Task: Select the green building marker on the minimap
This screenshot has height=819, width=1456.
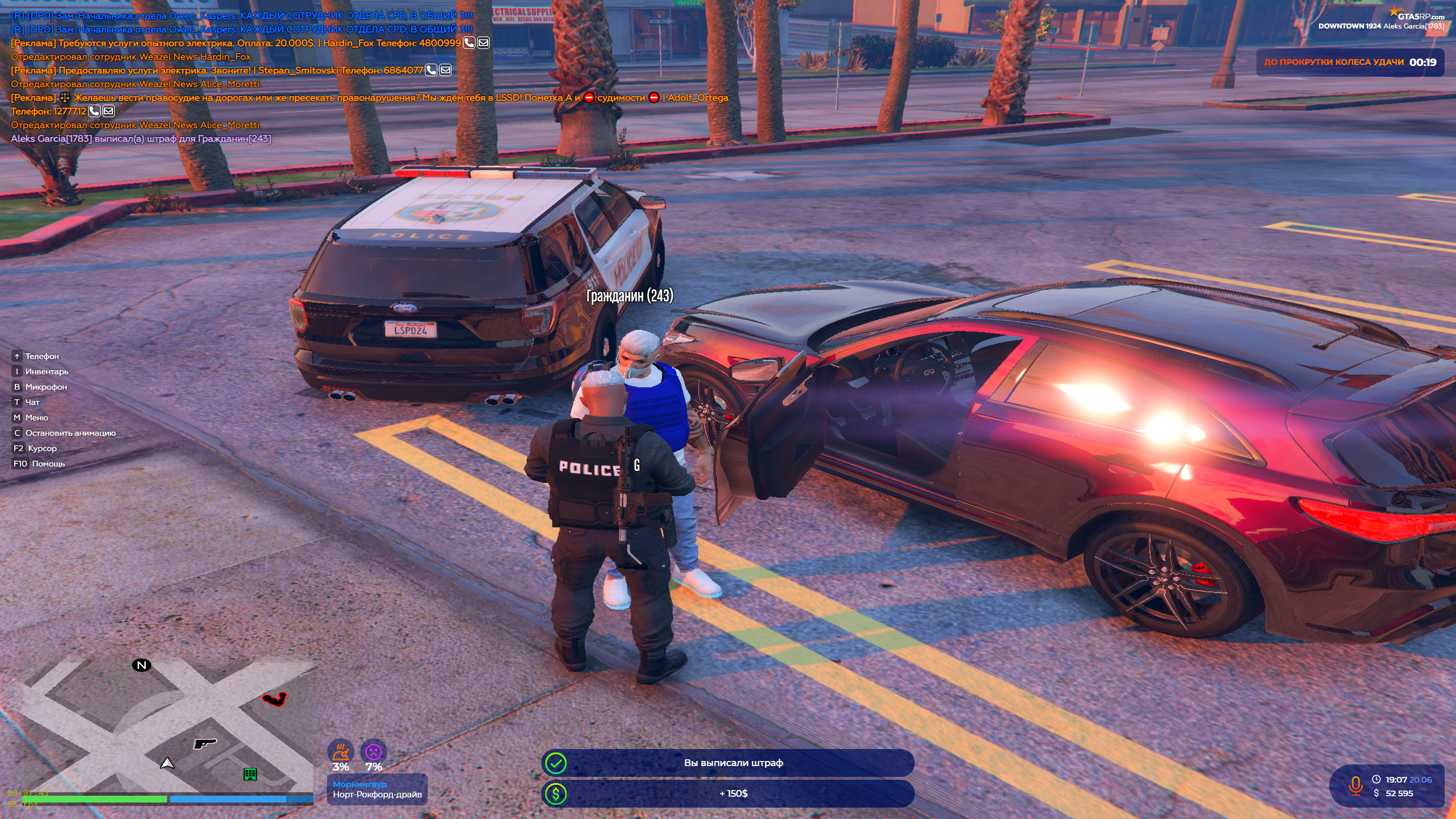Action: [250, 774]
